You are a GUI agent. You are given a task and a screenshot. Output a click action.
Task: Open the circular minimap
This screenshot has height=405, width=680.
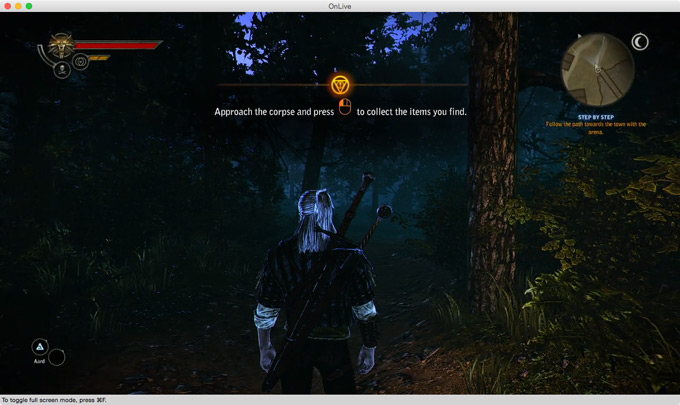(597, 68)
